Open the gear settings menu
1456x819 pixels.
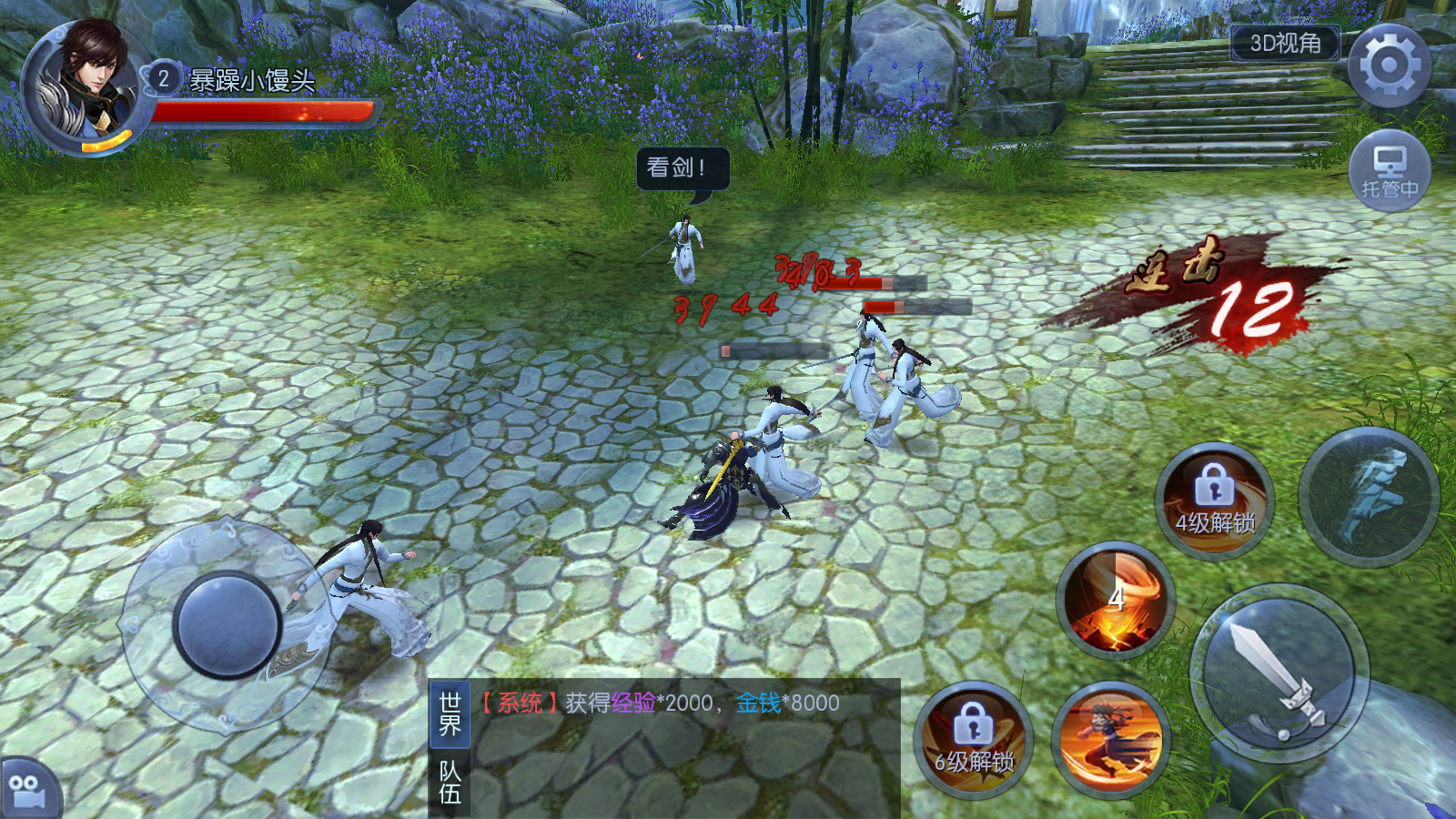(x=1389, y=66)
